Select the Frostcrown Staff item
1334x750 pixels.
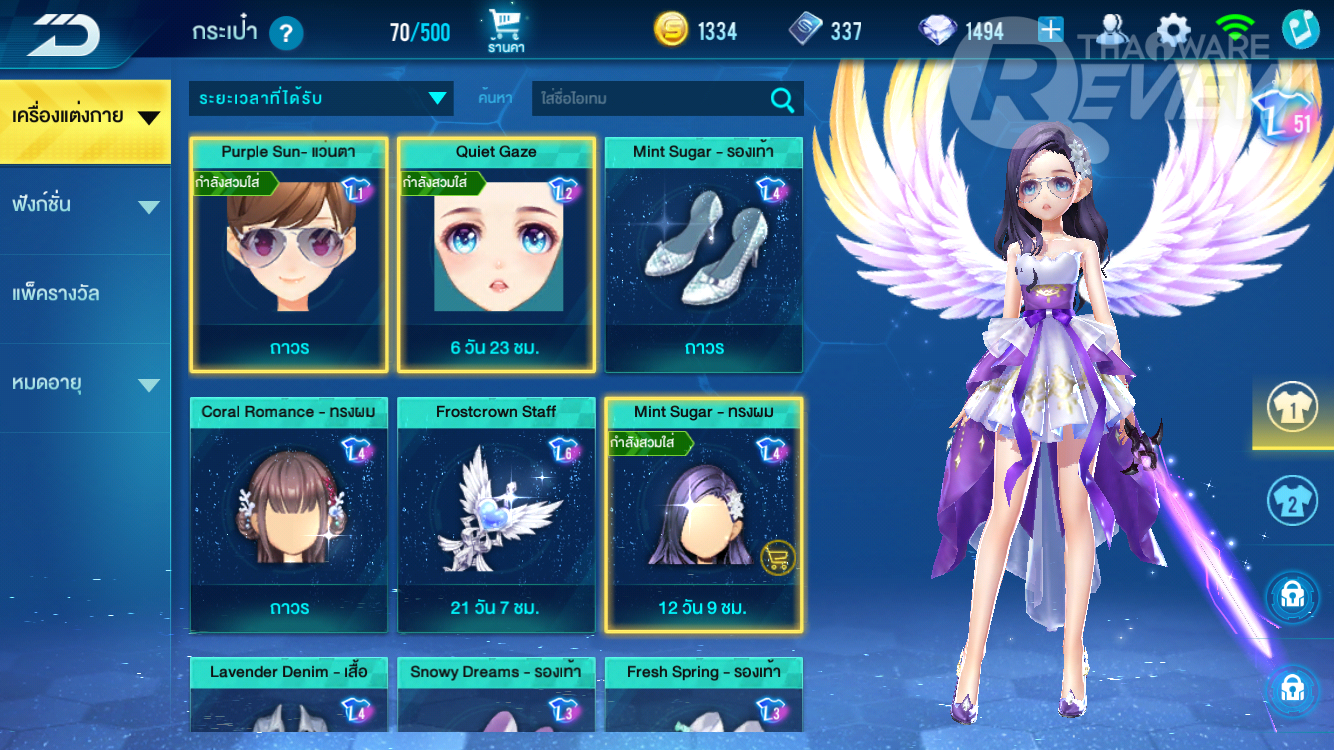496,515
